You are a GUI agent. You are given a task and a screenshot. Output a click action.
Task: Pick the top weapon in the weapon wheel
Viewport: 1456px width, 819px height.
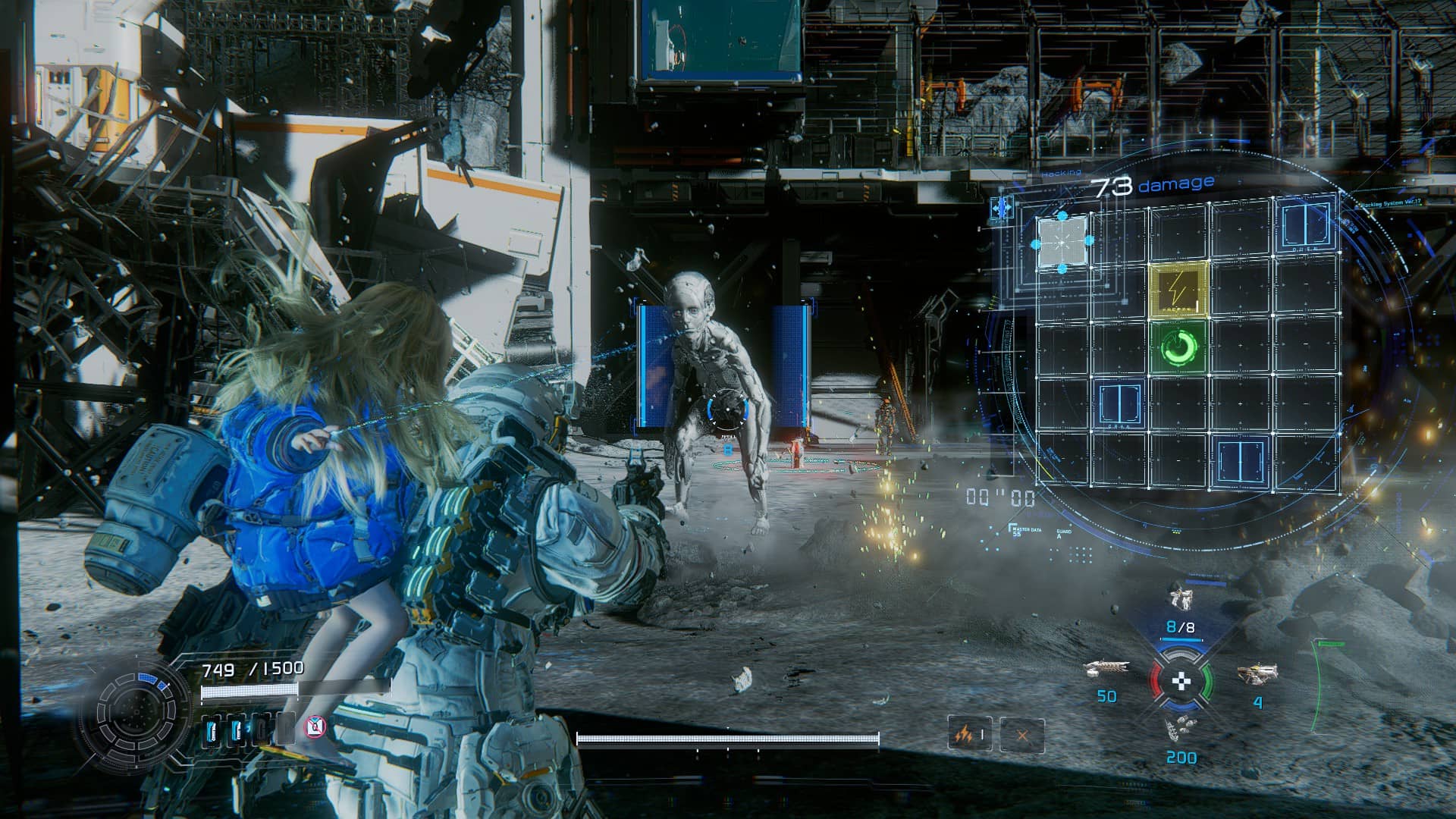coord(1180,599)
